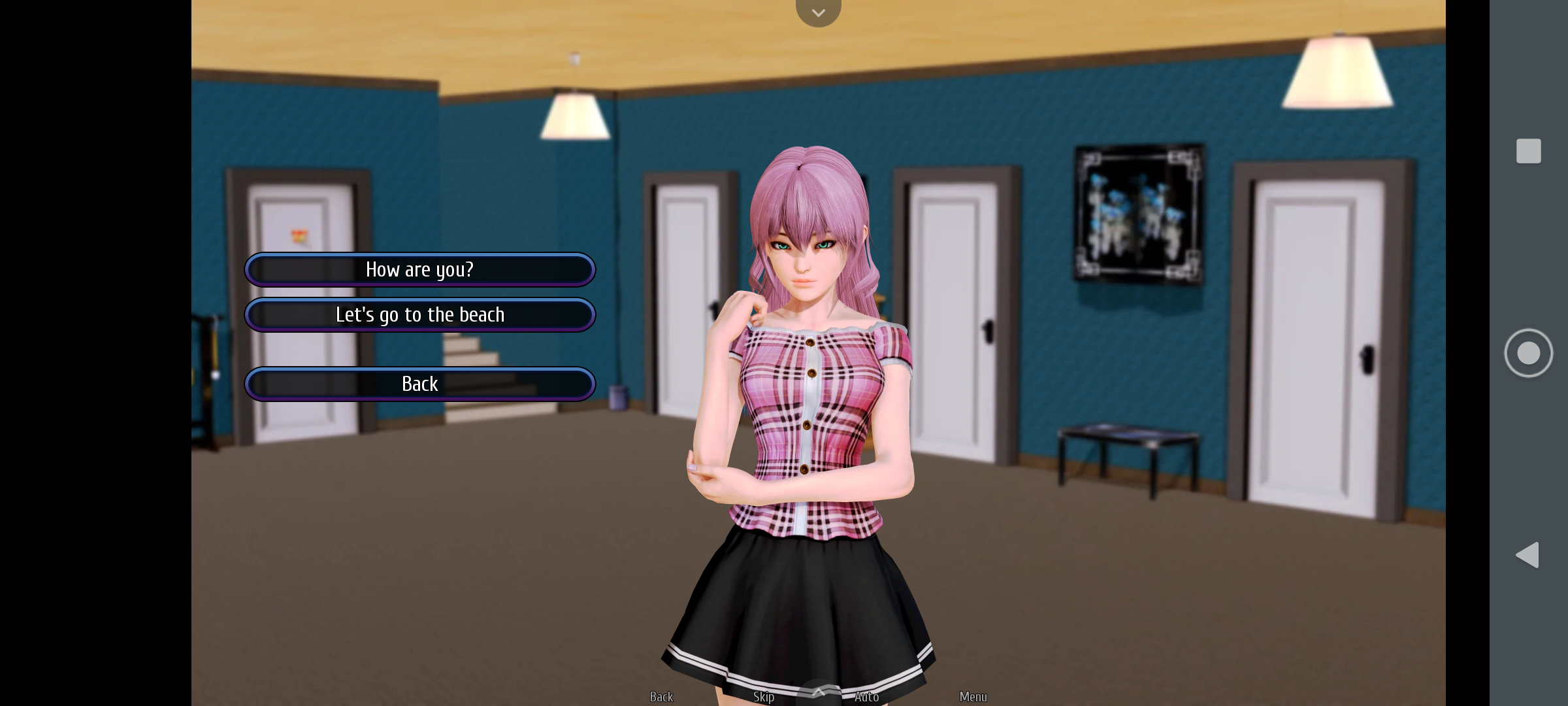Click the framed picture on the wall

(x=1138, y=211)
